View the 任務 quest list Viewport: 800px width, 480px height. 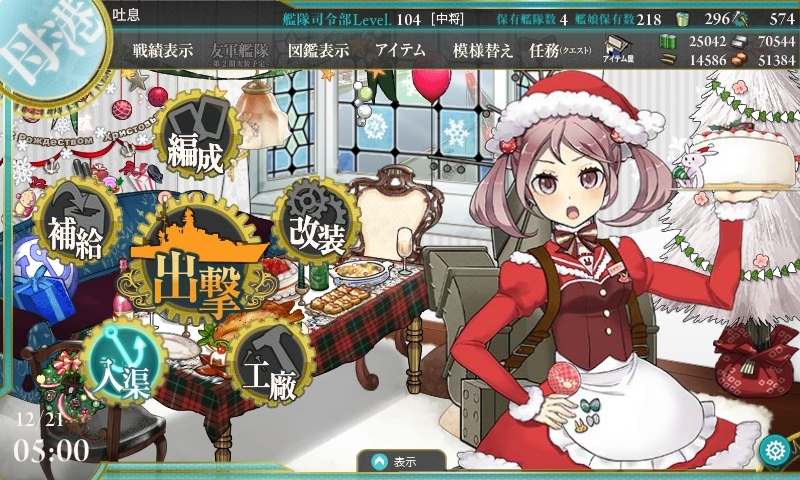coord(560,50)
